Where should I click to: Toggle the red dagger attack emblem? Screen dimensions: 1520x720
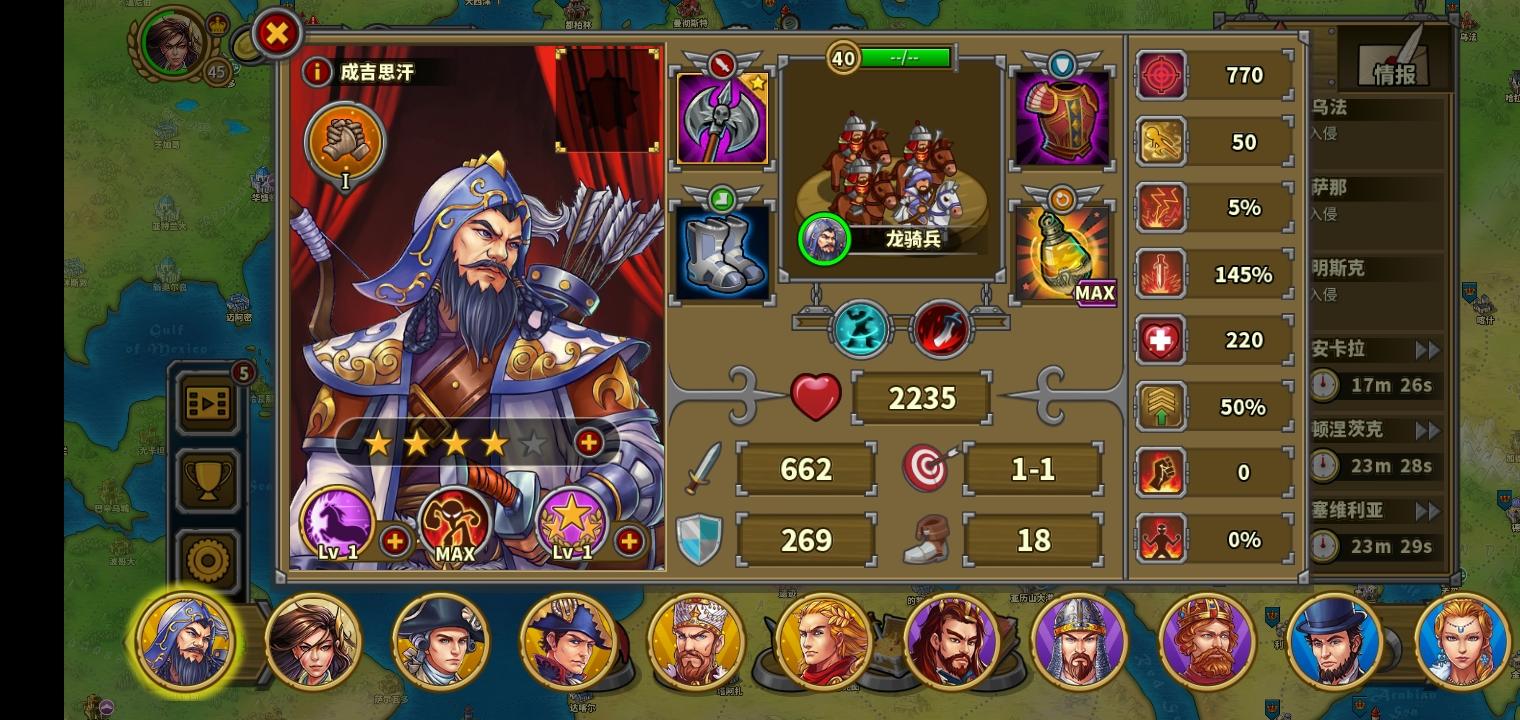click(x=940, y=328)
